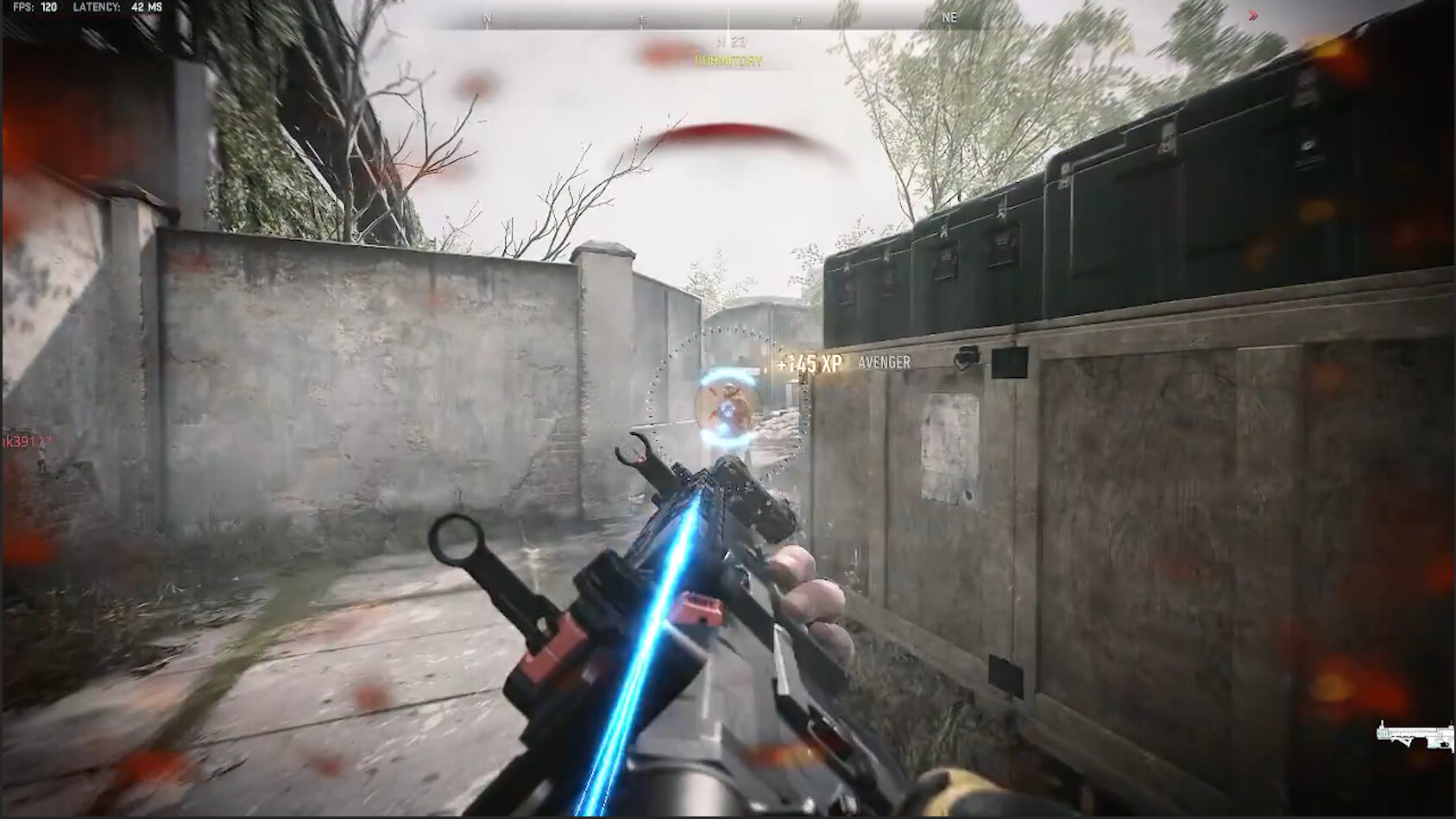This screenshot has height=819, width=1456.
Task: Select the DORMITORY objective label
Action: 729,60
